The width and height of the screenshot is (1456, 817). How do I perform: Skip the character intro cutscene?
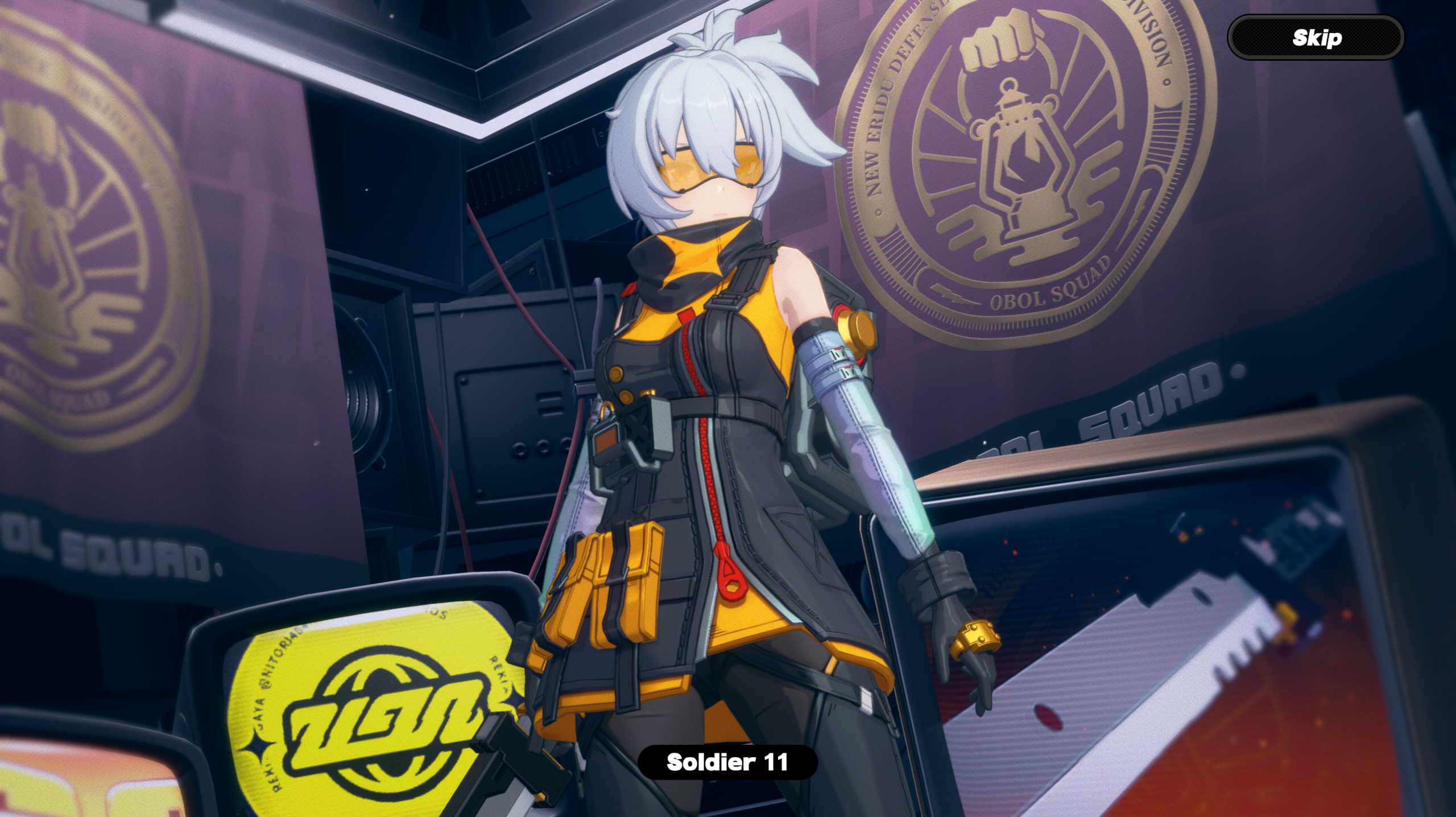click(1316, 38)
